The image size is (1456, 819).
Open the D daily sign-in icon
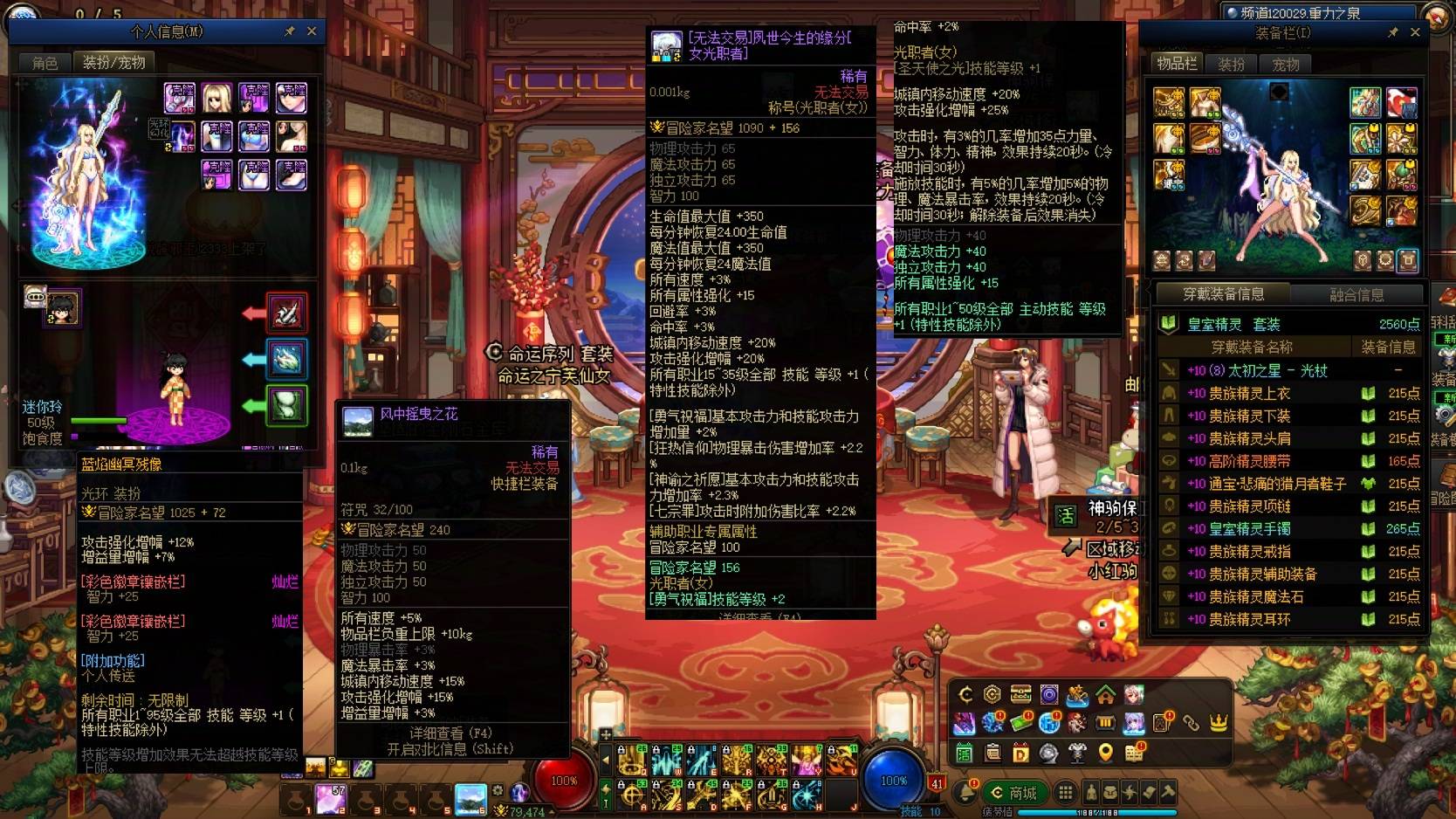[x=1021, y=754]
